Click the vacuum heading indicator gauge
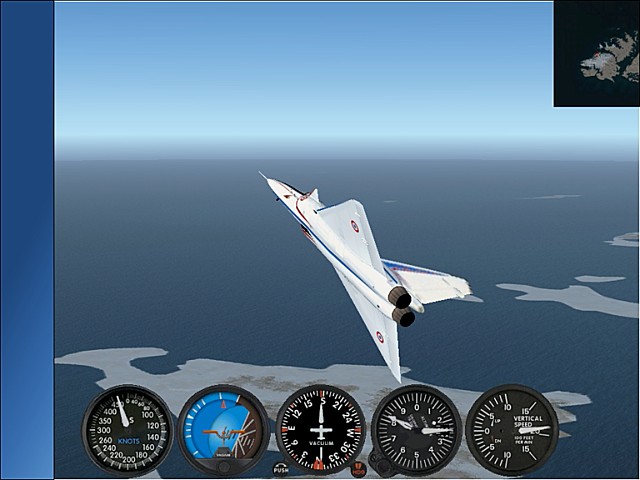This screenshot has height=480, width=640. pos(320,430)
